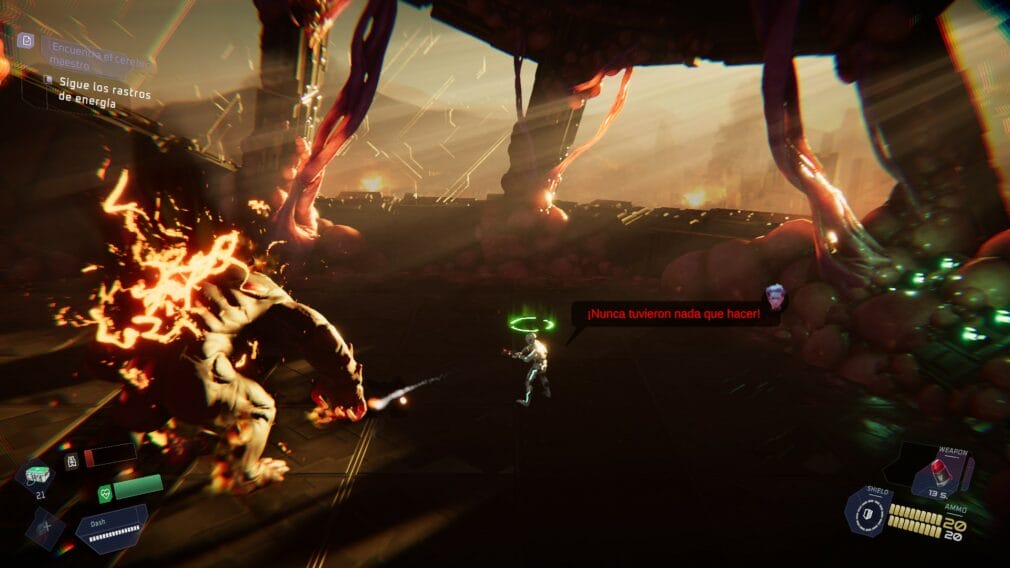This screenshot has height=568, width=1010.
Task: Click the "Sigue los rastros de energía" sub-objective
Action: 90,90
